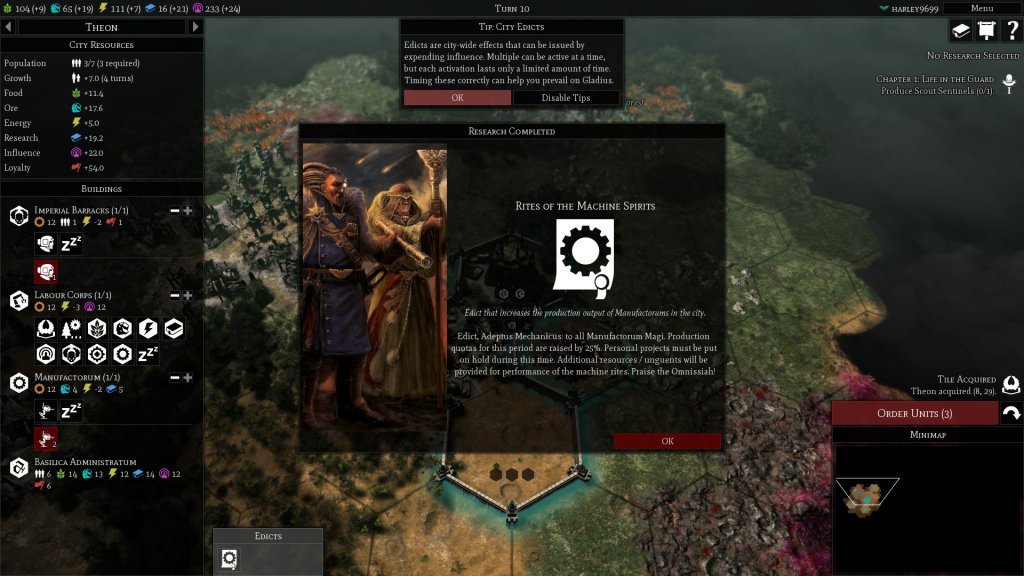This screenshot has height=576, width=1024.
Task: Open the game Menu
Action: click(x=981, y=8)
